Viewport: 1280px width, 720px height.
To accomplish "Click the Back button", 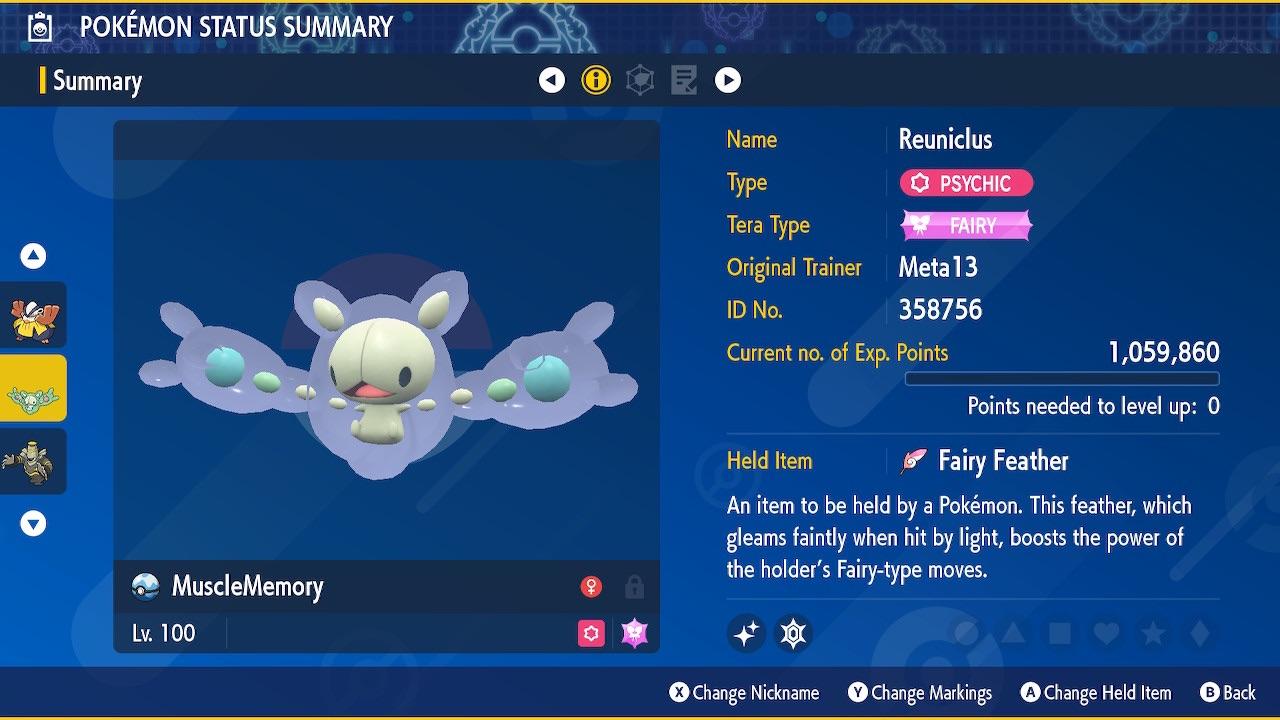I will [x=1228, y=692].
